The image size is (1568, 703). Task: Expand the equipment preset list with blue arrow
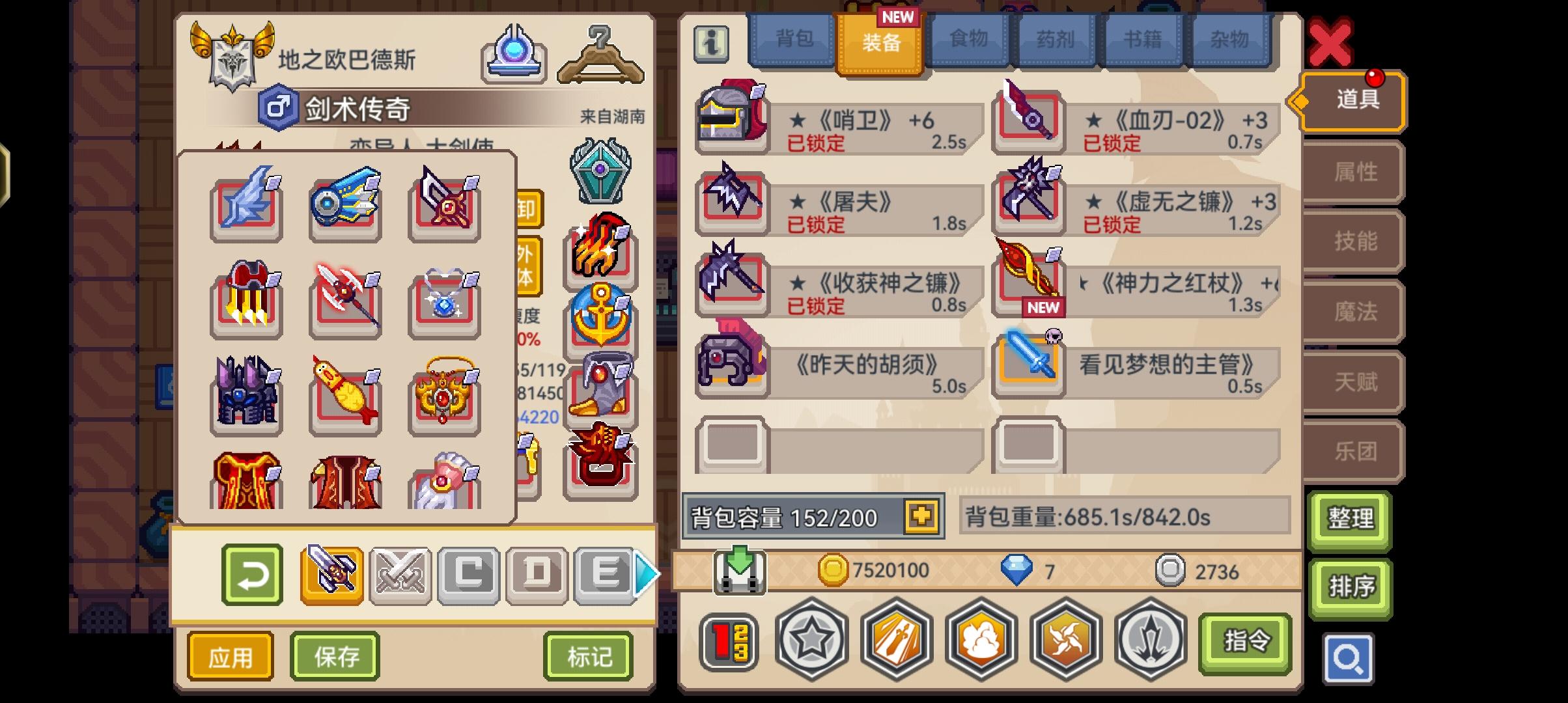(x=644, y=575)
